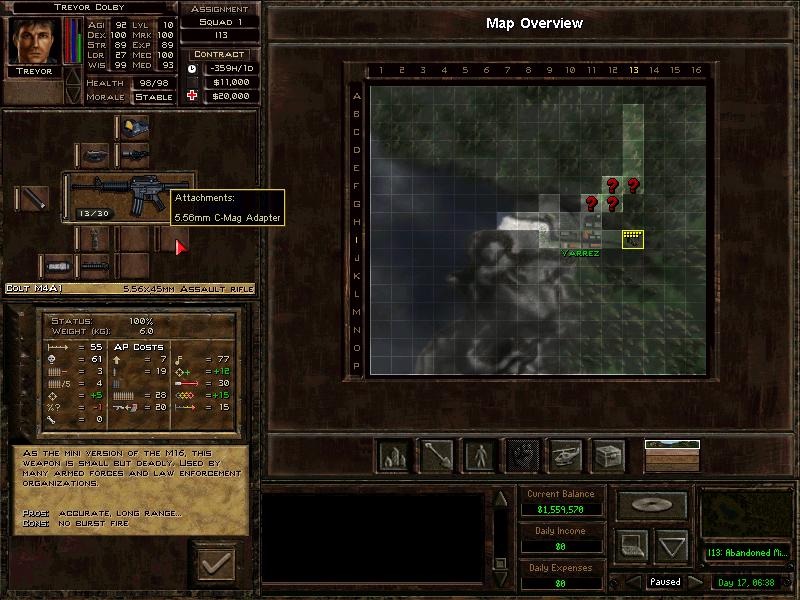800x600 pixels.
Task: Click the Contract button
Action: 219,54
